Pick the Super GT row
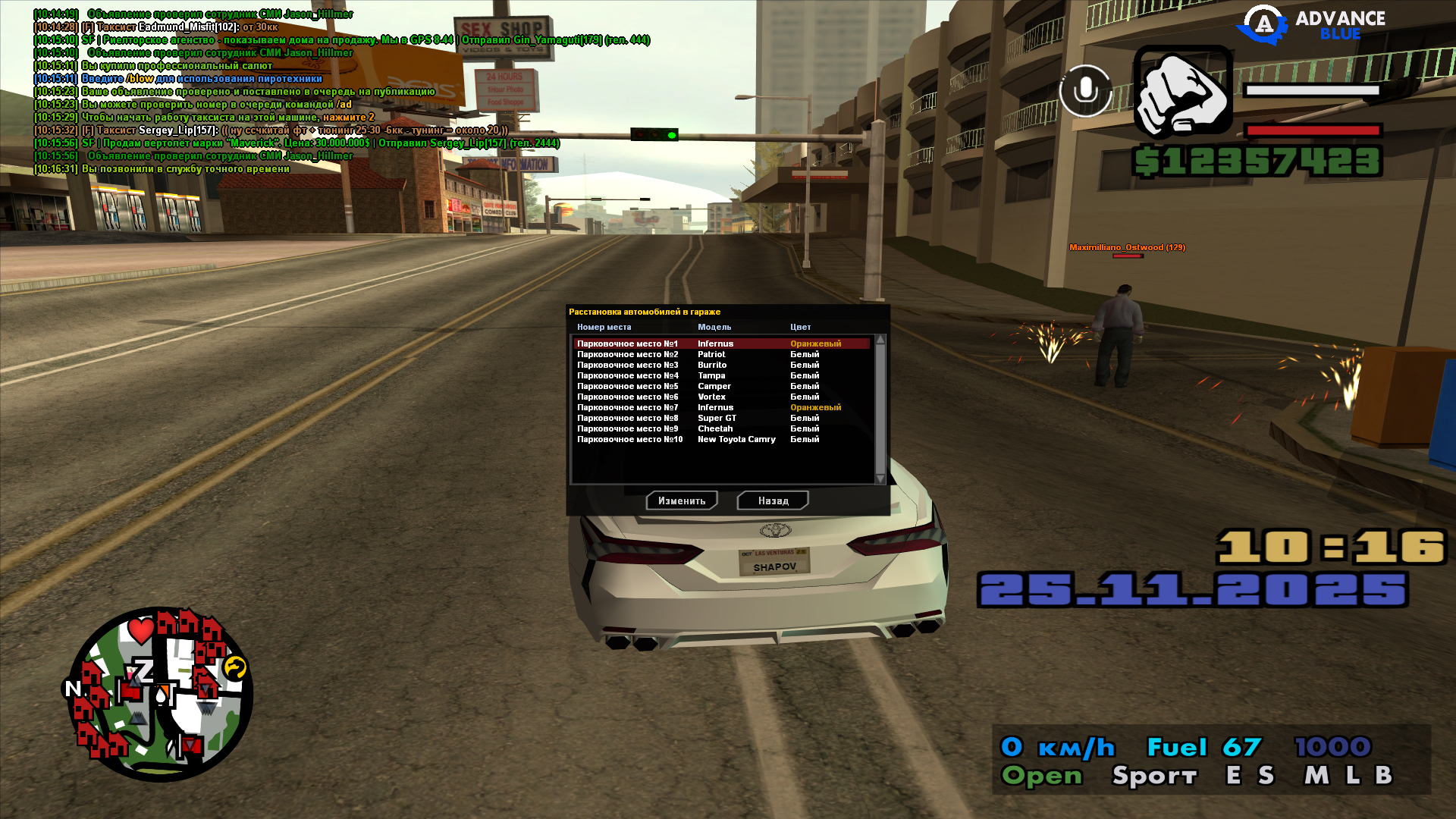This screenshot has width=1456, height=819. tap(720, 418)
